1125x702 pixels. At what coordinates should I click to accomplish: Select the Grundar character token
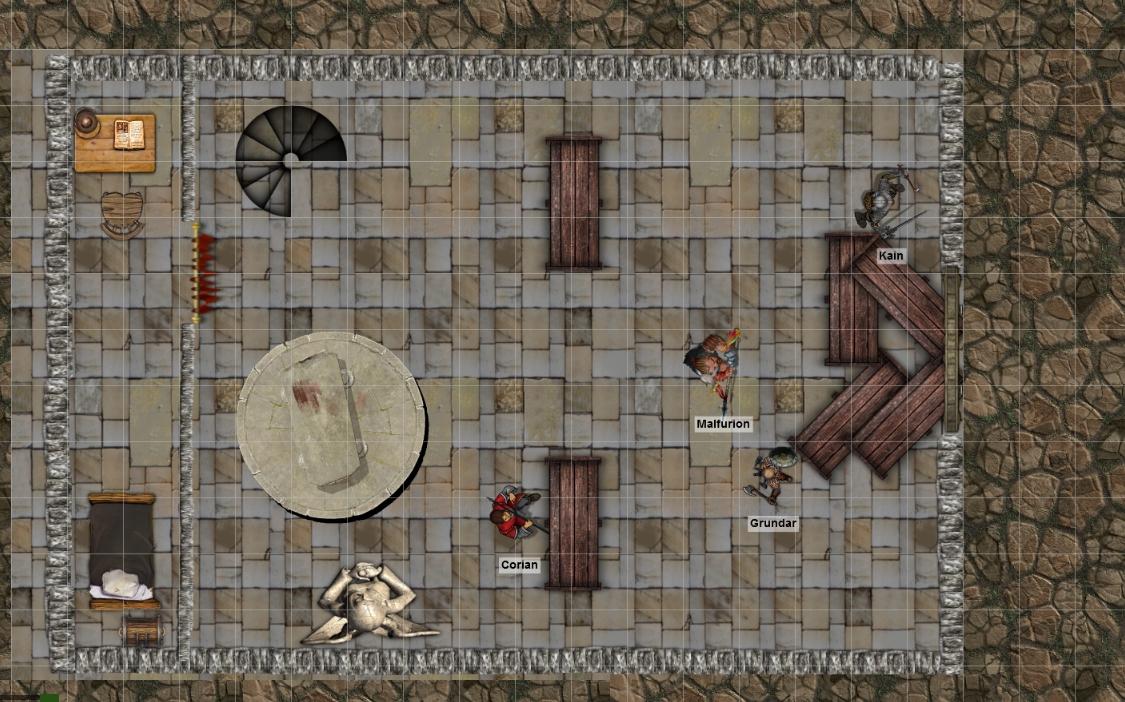[x=772, y=474]
